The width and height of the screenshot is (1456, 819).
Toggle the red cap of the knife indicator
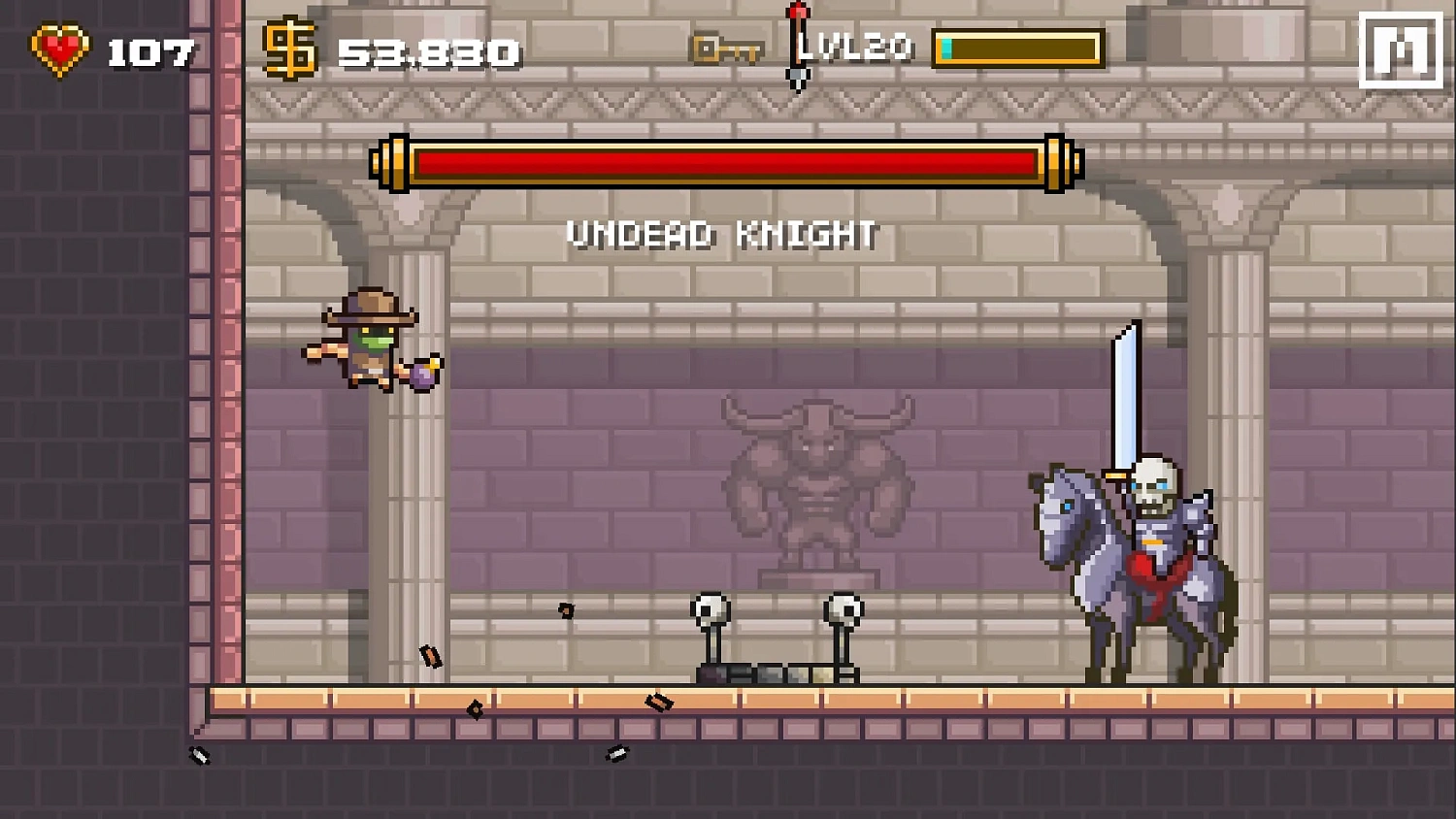pos(796,12)
